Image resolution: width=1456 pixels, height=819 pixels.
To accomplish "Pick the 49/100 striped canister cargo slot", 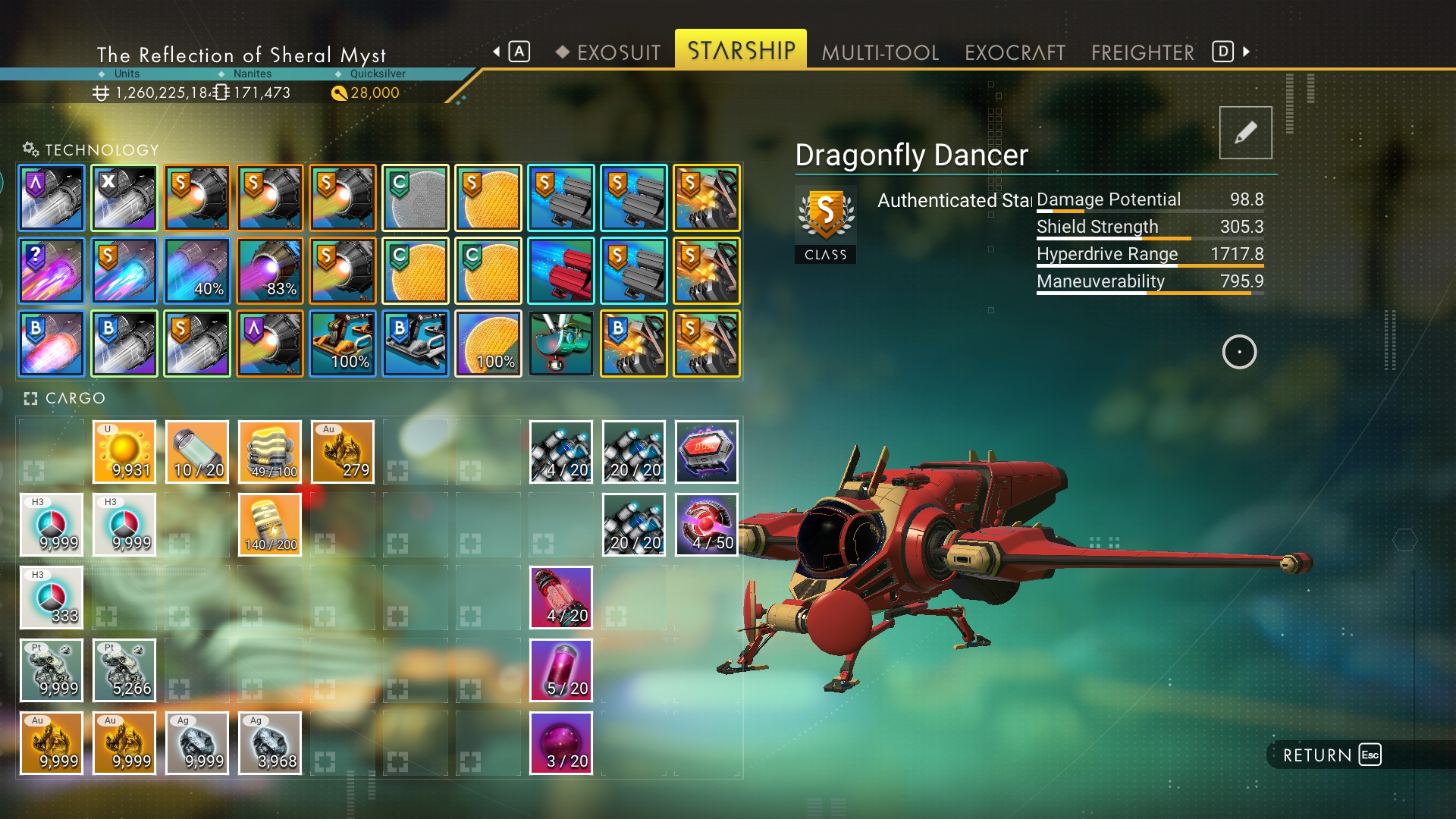I will coord(270,452).
